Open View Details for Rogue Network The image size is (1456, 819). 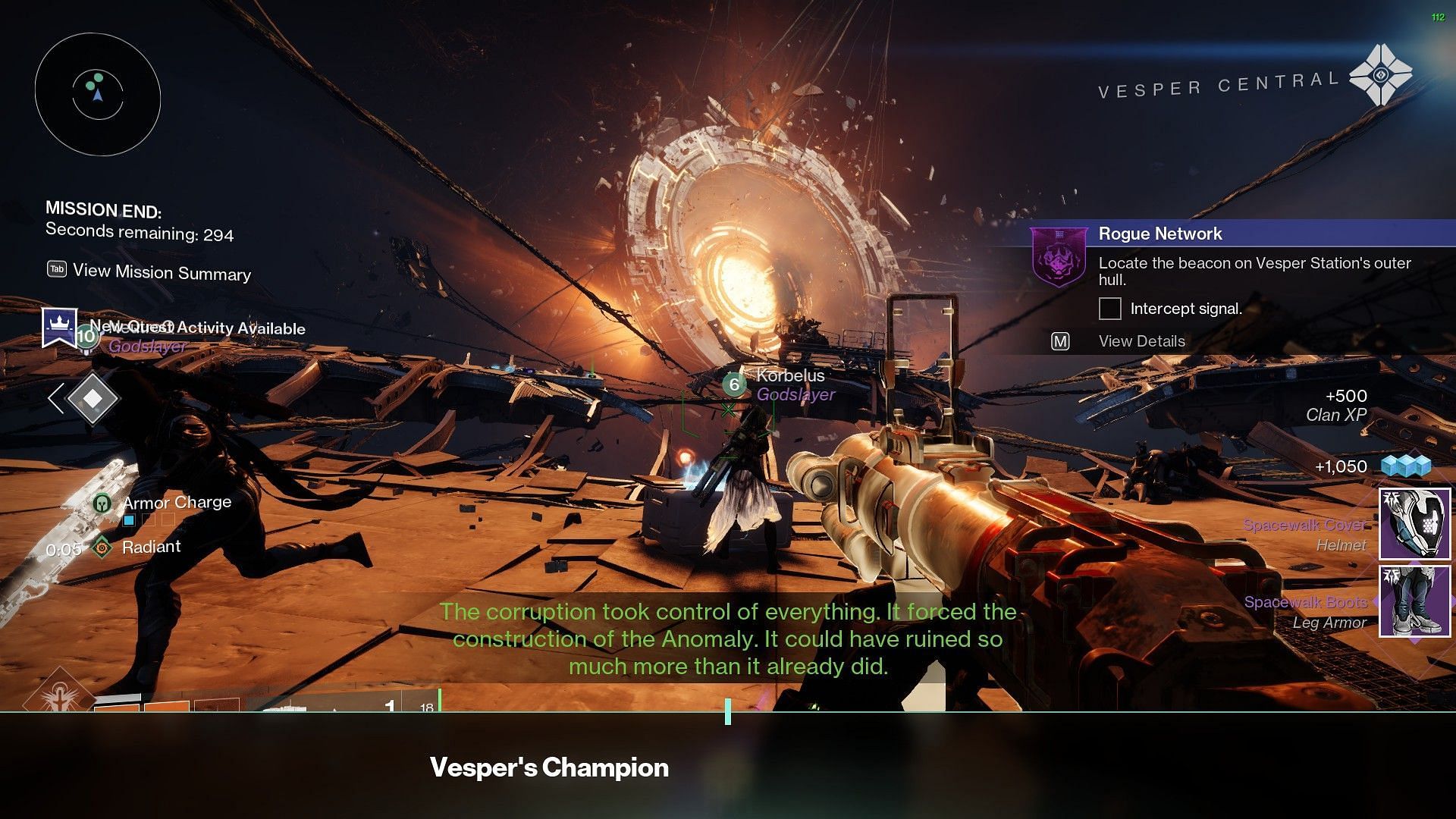coord(1141,341)
